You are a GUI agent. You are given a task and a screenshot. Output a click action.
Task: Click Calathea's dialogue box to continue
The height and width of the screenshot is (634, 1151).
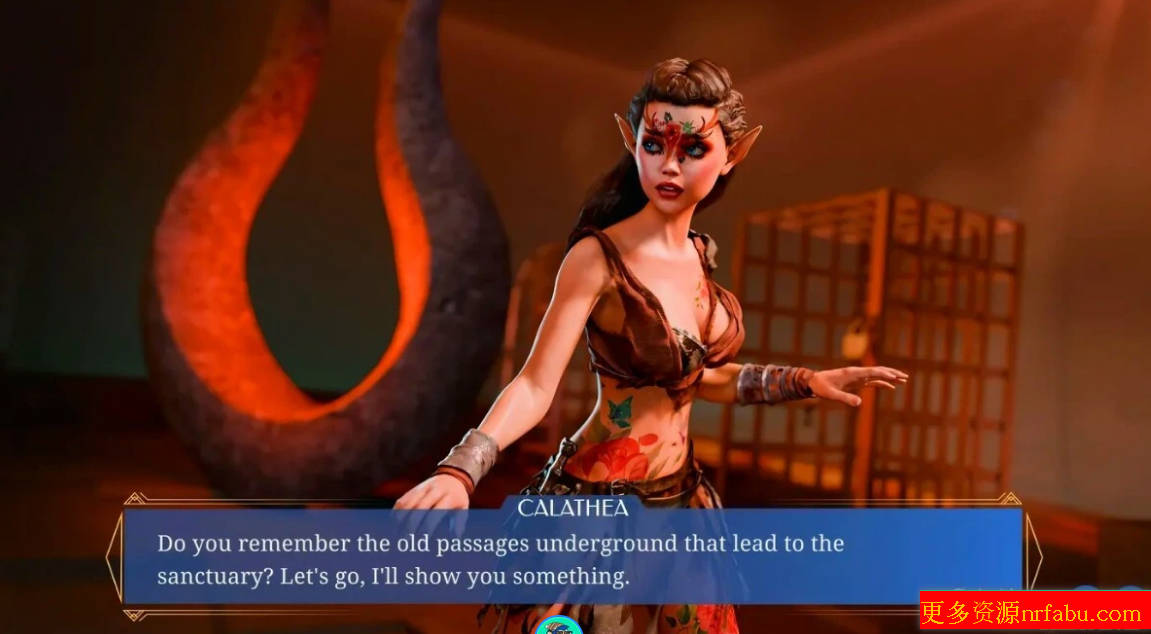coord(572,560)
